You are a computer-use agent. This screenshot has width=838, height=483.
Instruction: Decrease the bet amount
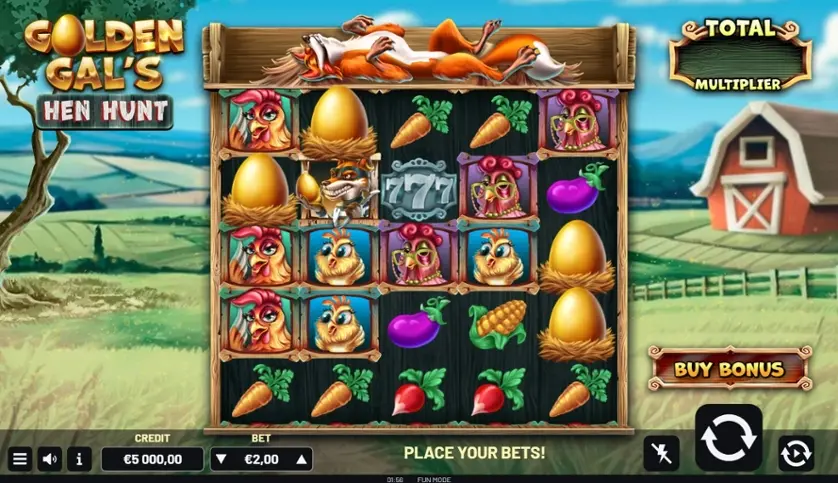[223, 459]
